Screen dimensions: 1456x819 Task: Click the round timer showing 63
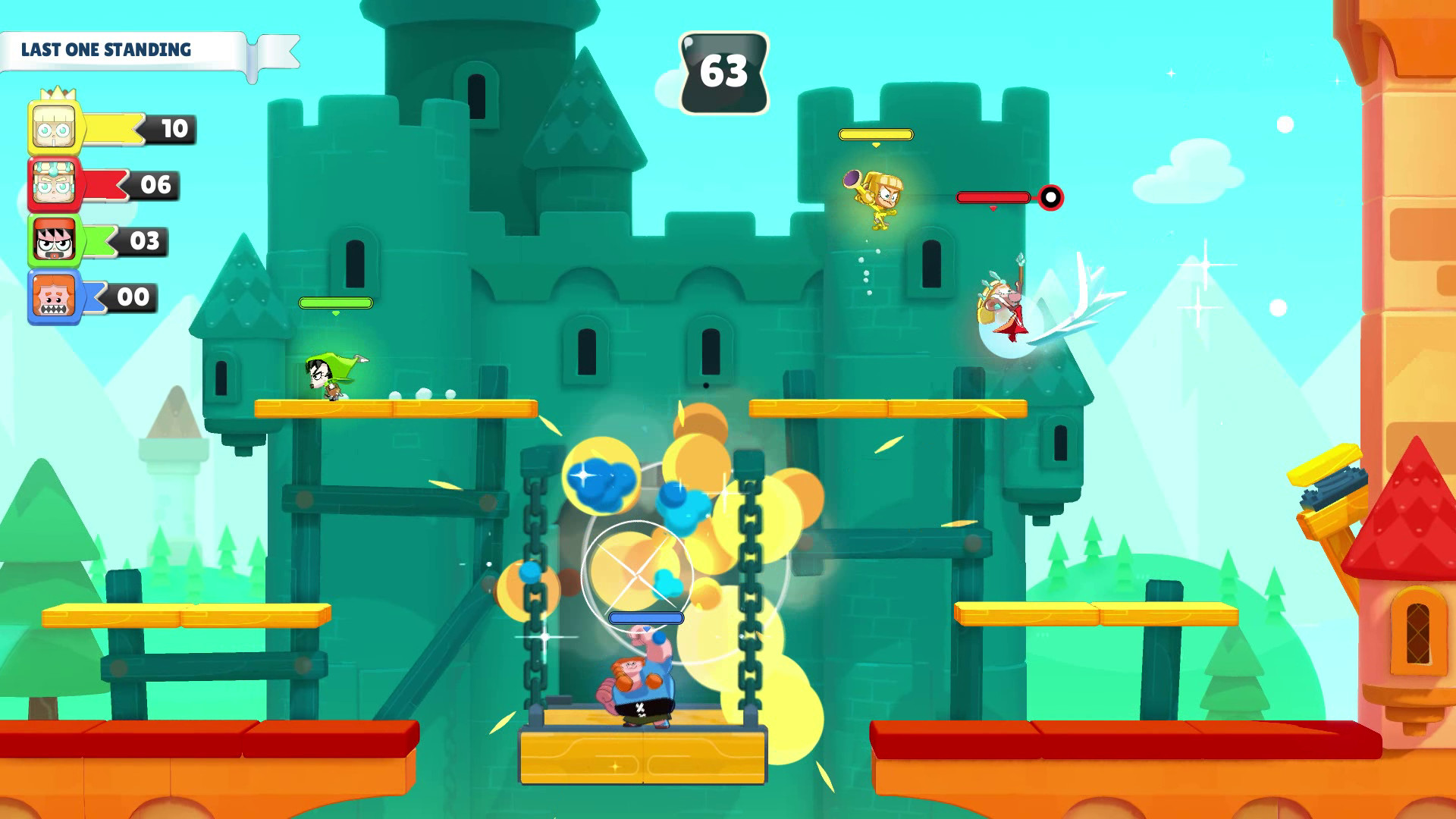(x=726, y=71)
